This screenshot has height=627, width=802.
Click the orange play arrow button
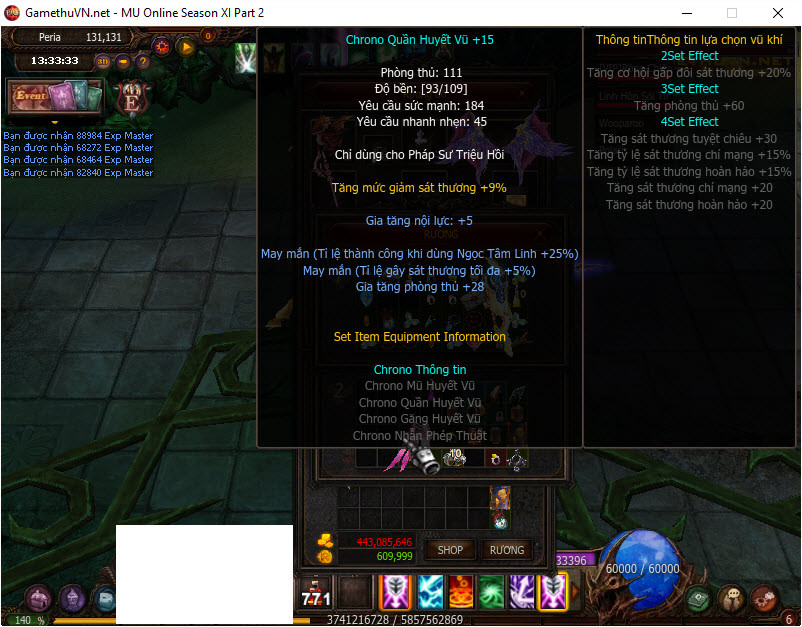(185, 46)
